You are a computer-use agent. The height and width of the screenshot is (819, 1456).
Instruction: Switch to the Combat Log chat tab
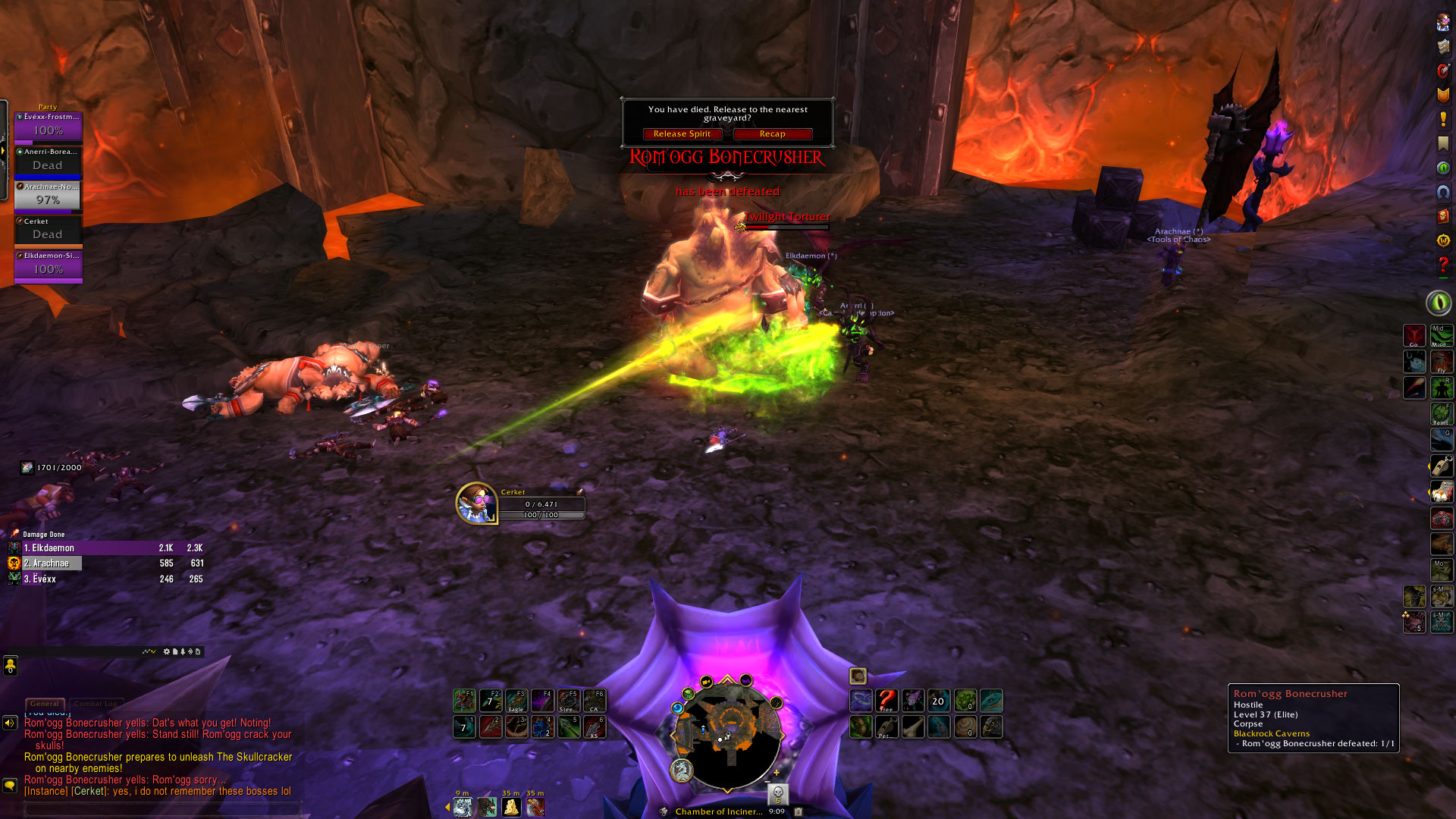click(x=96, y=704)
